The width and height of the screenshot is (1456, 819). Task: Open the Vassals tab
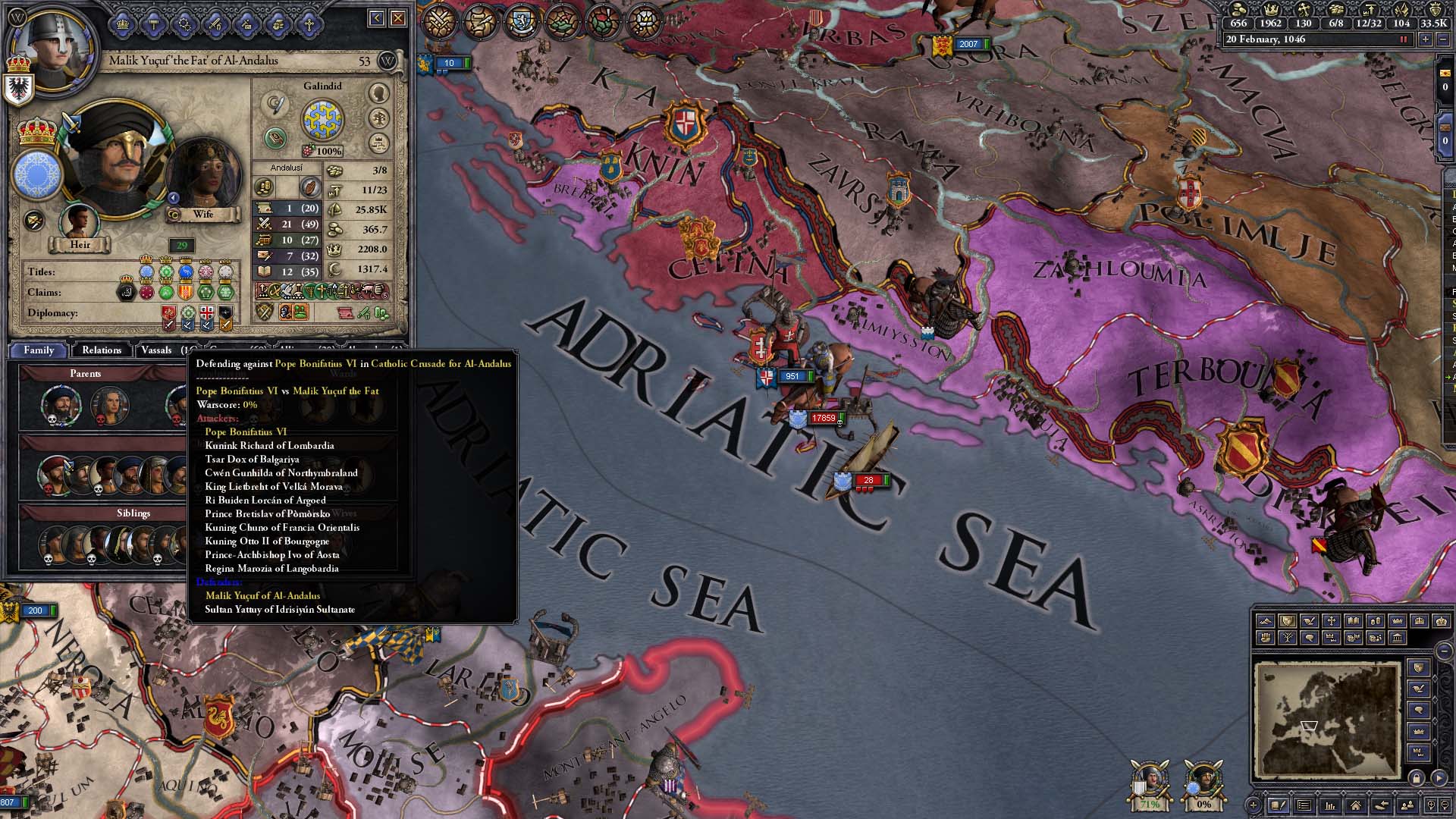158,350
